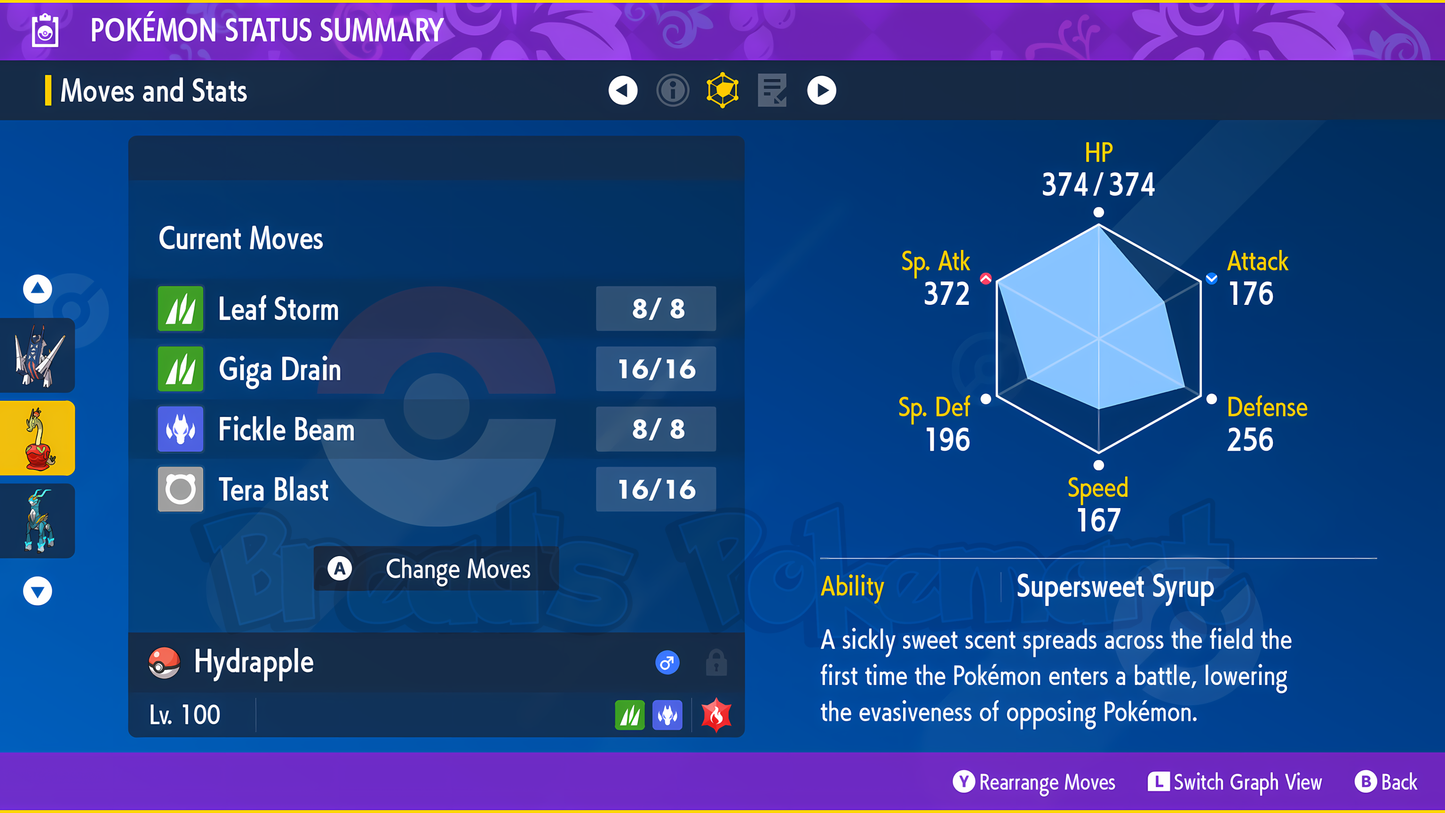The width and height of the screenshot is (1445, 813).
Task: Go to the previous summary page arrow
Action: pyautogui.click(x=623, y=91)
